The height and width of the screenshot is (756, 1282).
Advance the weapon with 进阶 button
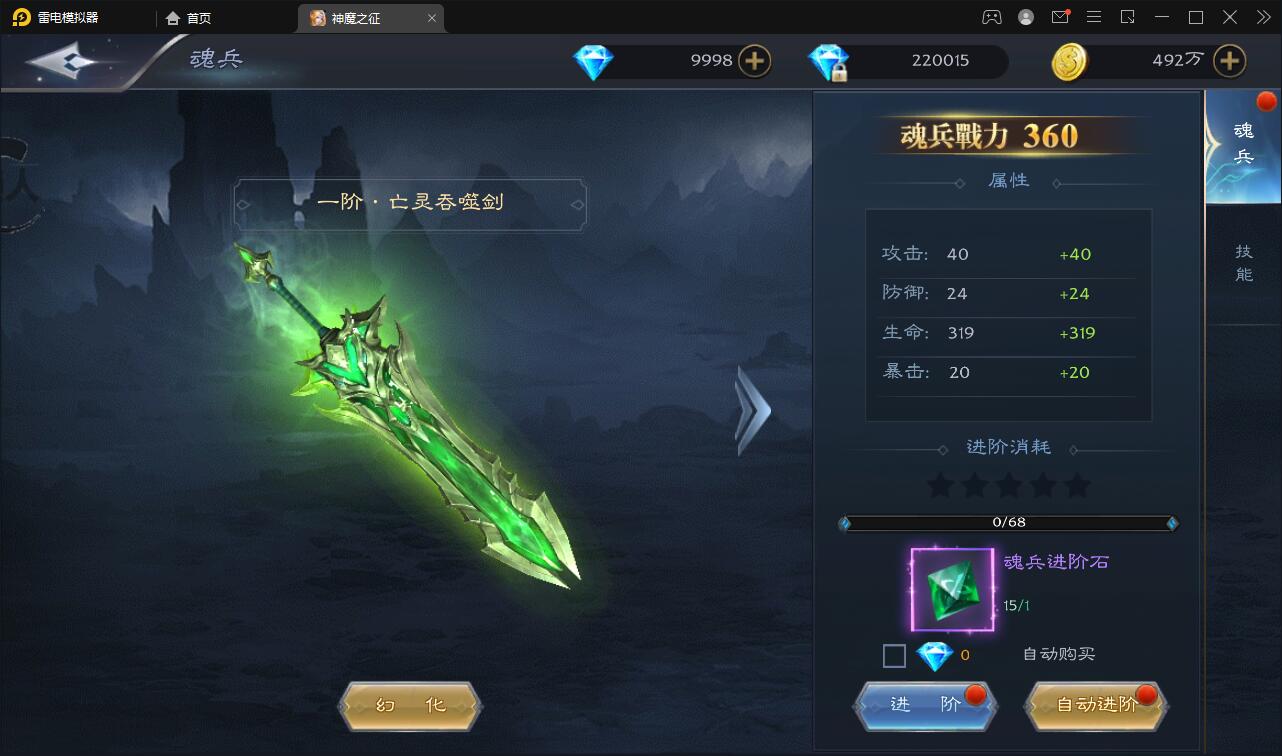tap(925, 705)
